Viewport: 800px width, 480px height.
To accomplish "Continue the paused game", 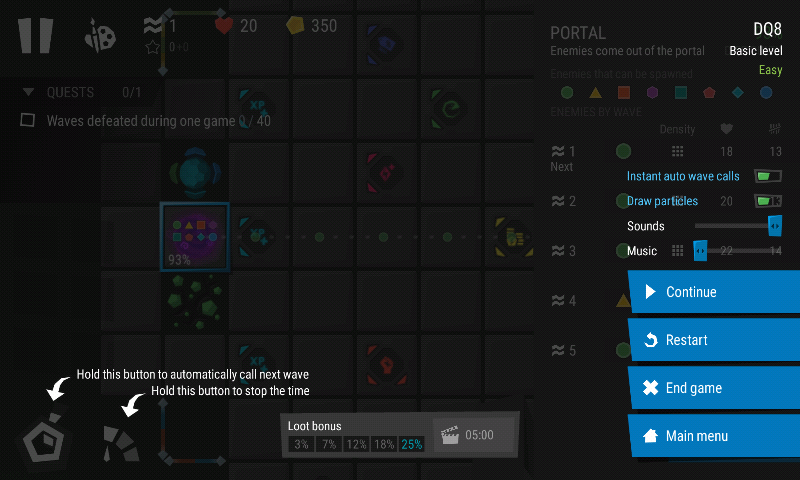I will click(x=714, y=292).
